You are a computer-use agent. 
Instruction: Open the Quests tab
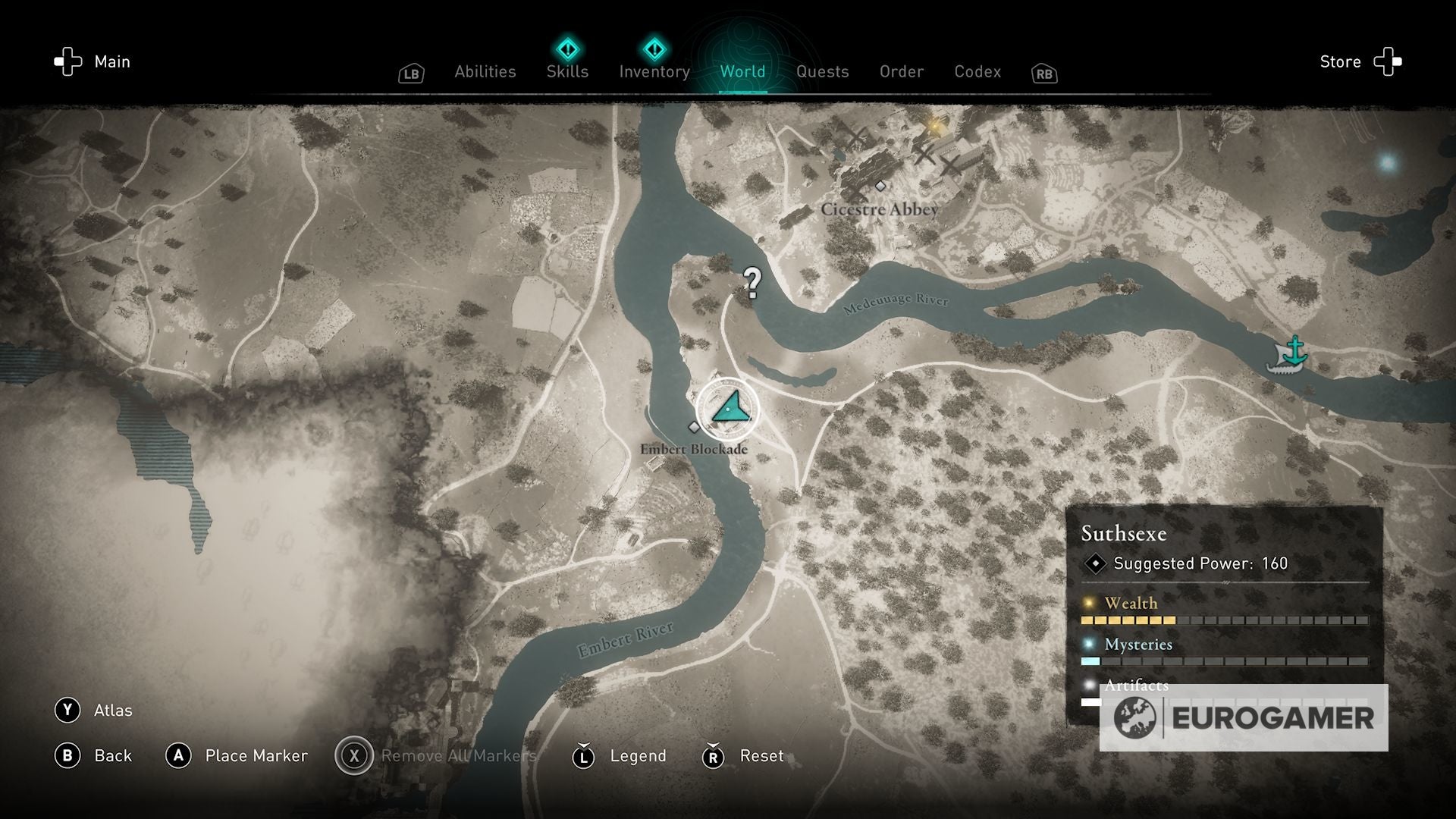[x=823, y=71]
